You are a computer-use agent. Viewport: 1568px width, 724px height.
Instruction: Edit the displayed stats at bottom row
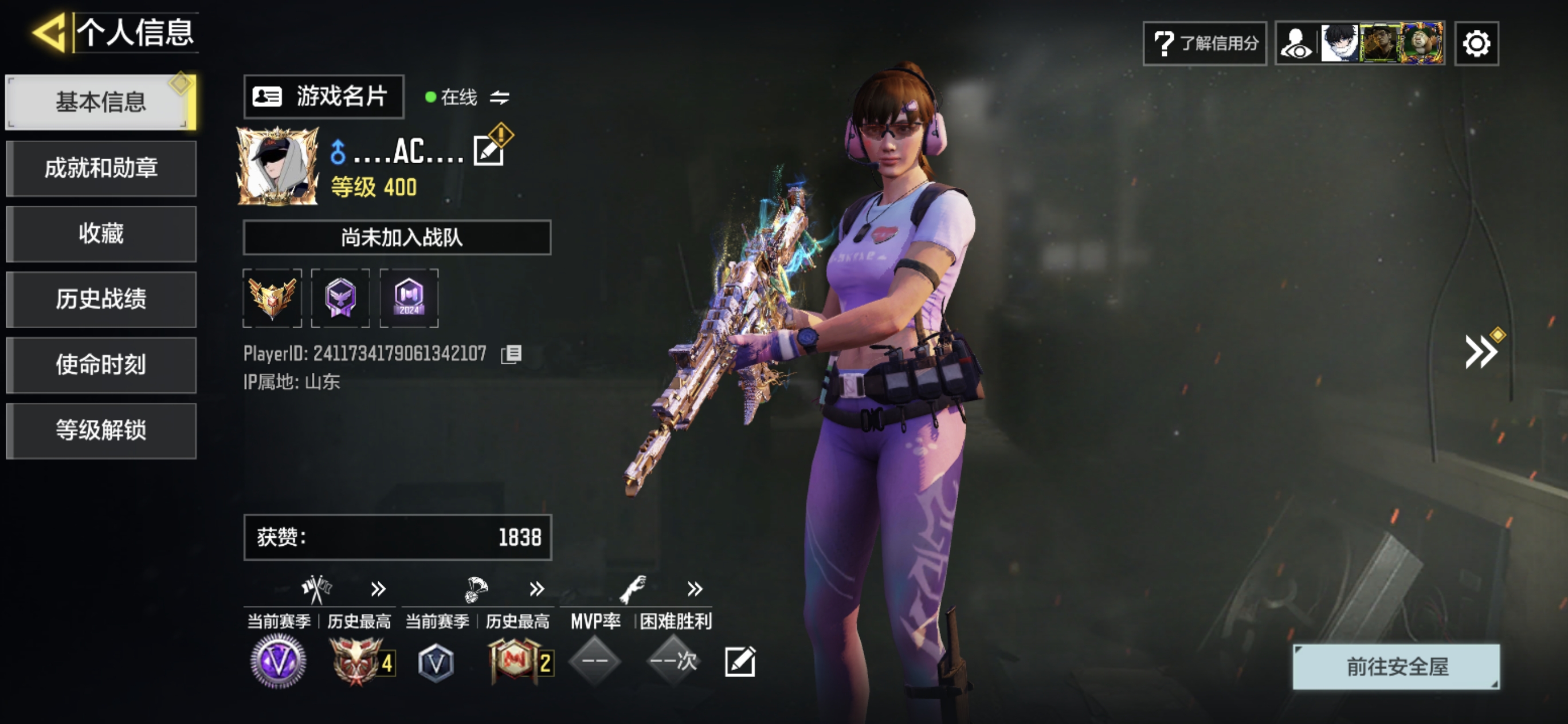(740, 662)
